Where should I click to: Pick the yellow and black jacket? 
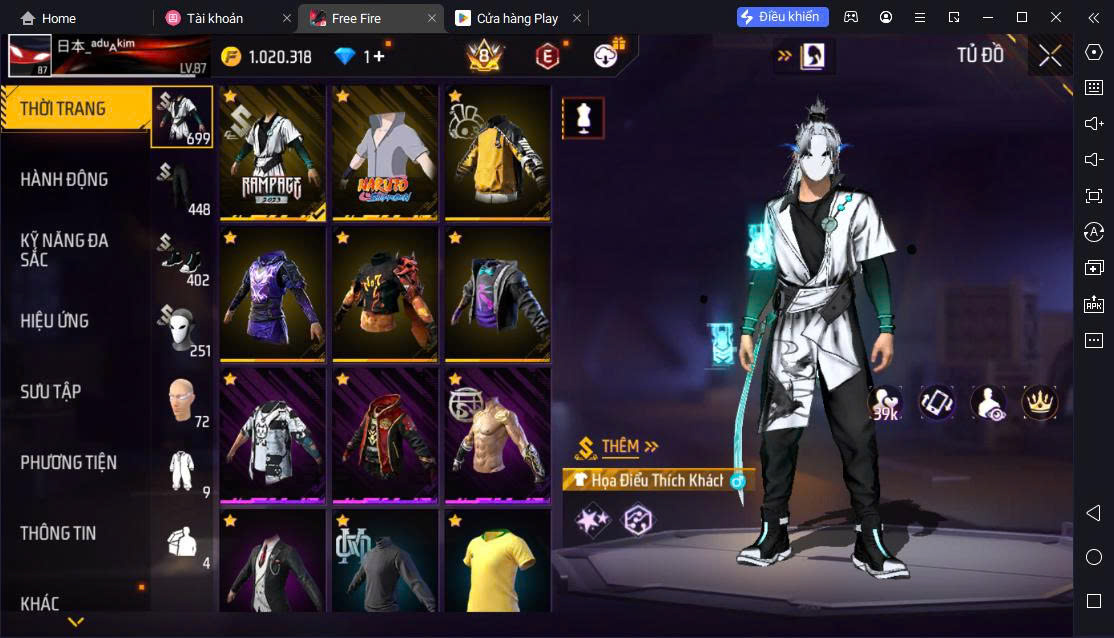coord(498,152)
